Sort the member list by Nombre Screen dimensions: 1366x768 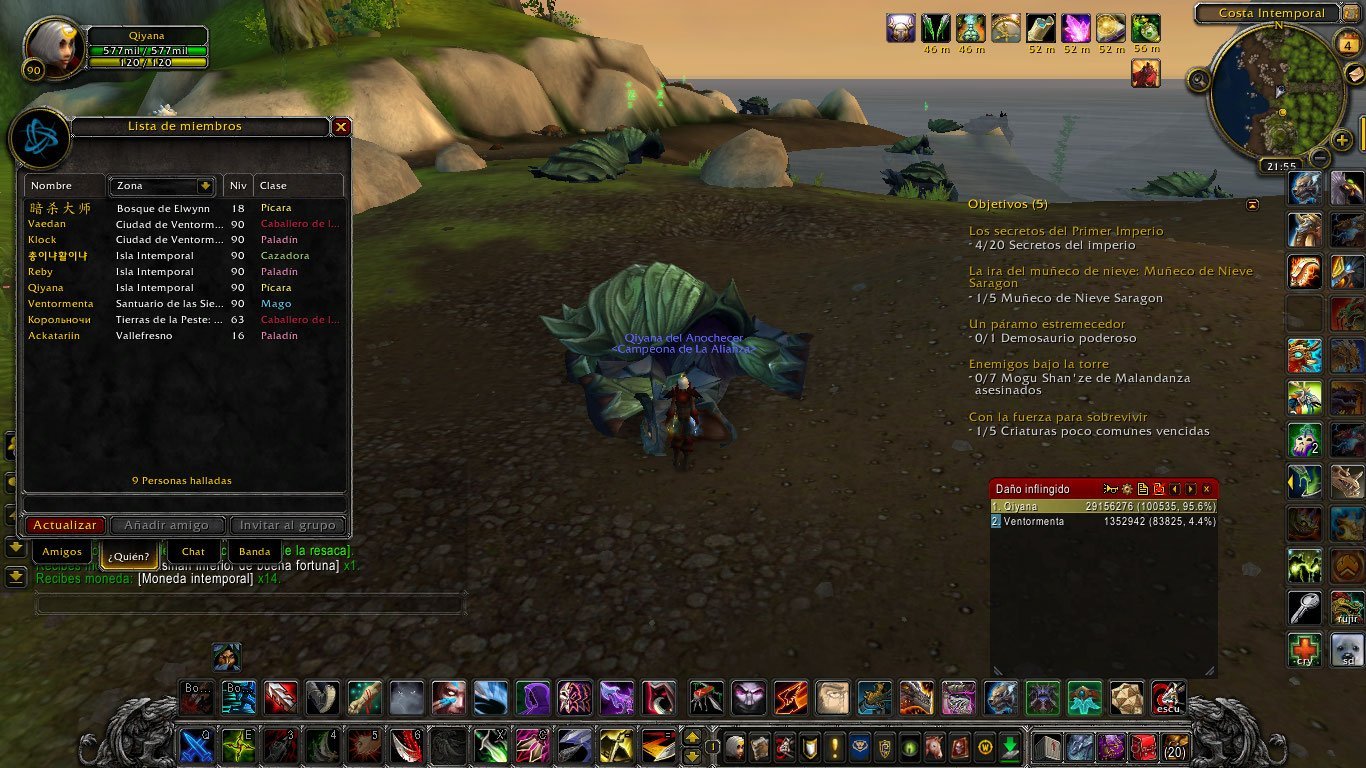(x=65, y=186)
